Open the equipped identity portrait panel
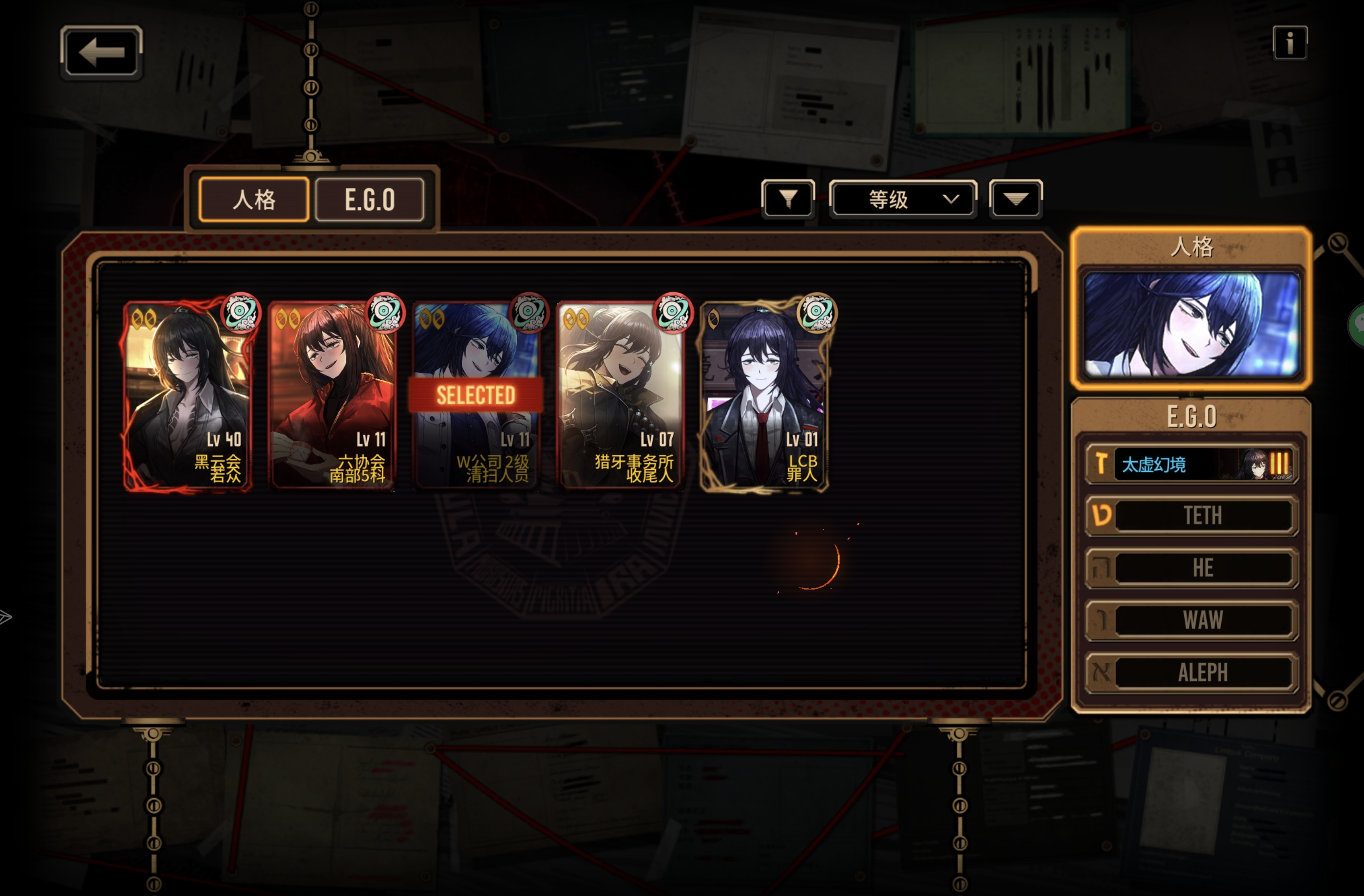This screenshot has width=1364, height=896. [x=1191, y=324]
